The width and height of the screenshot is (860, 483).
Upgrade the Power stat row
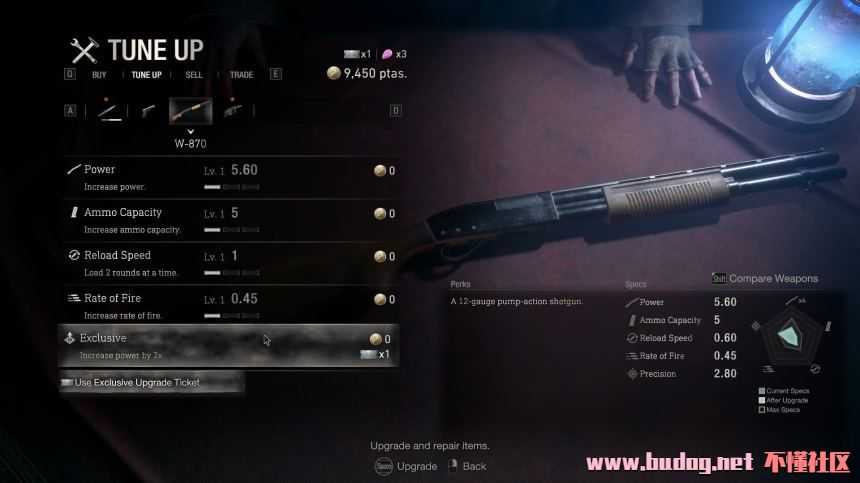pyautogui.click(x=230, y=177)
